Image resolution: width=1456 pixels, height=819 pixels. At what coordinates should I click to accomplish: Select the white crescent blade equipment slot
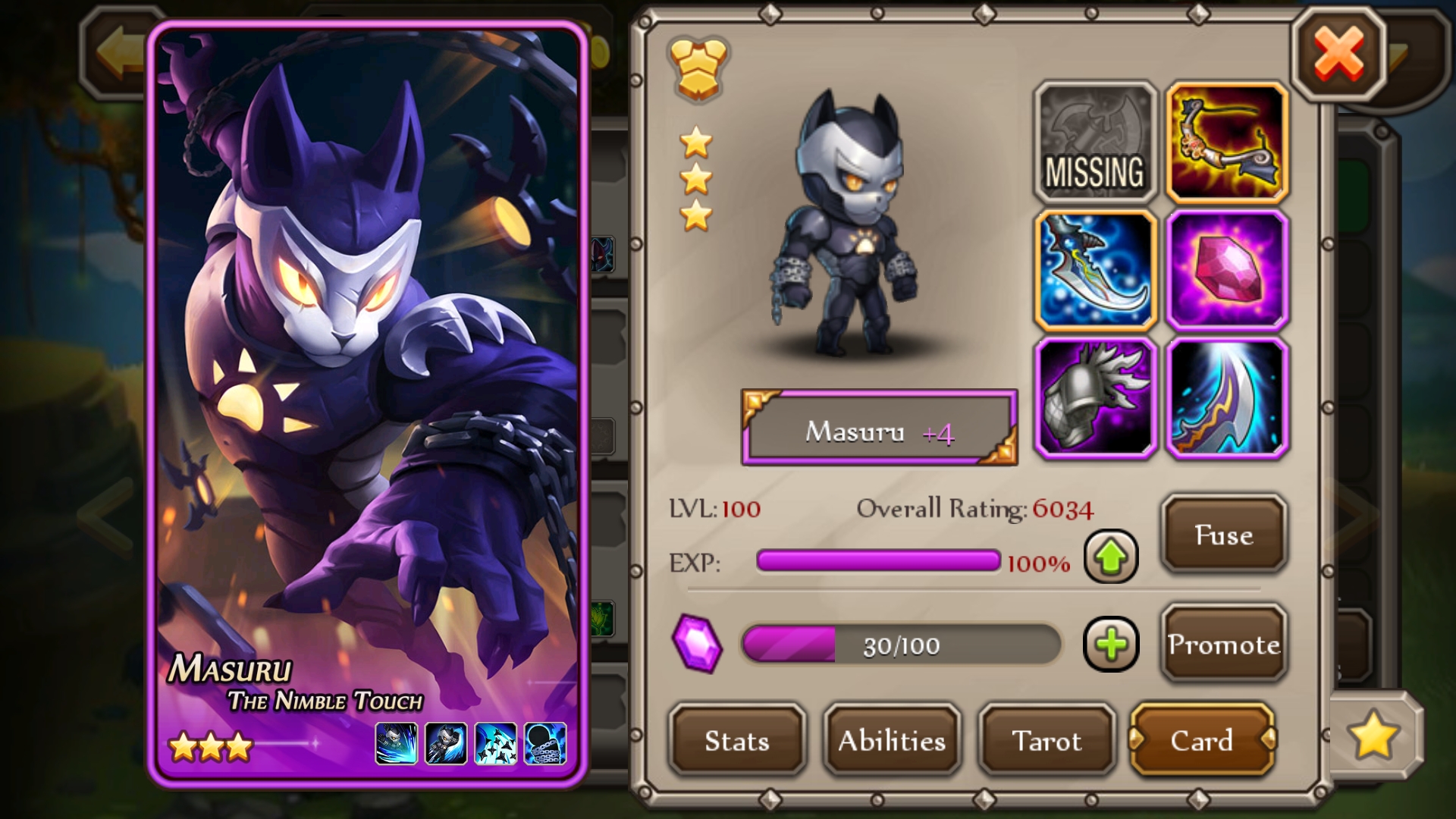pos(1226,399)
